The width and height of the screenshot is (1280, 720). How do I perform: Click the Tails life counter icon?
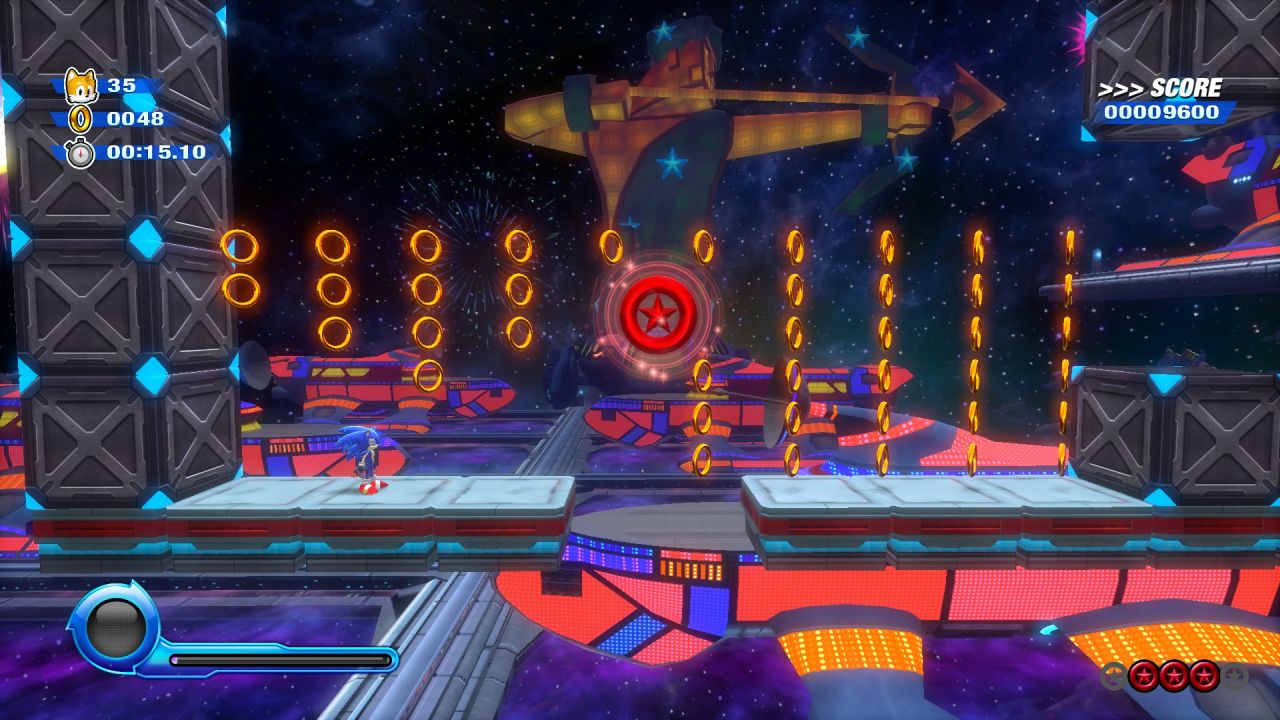(80, 85)
